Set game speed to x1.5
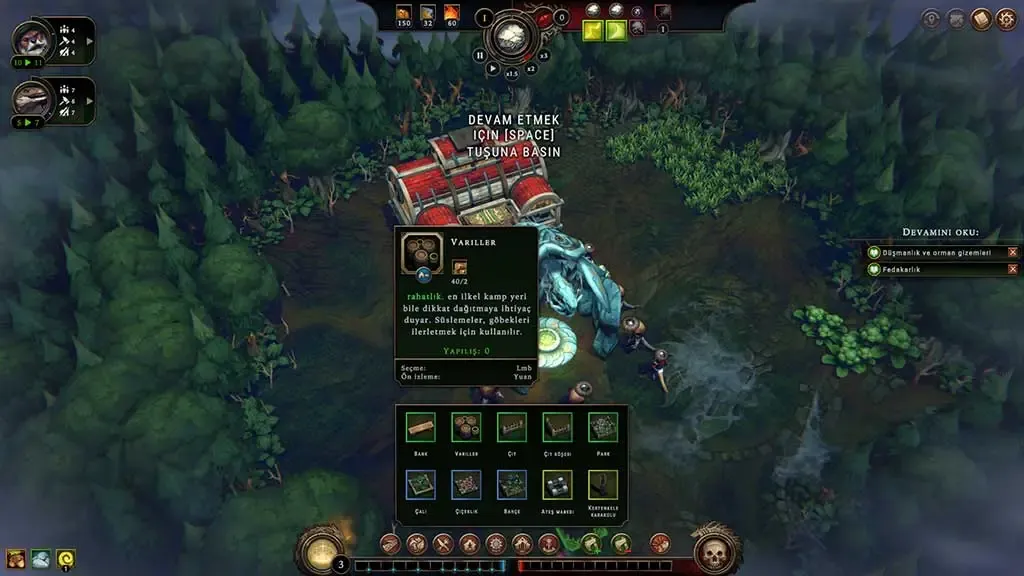Screen dimensions: 1024x576 point(512,73)
